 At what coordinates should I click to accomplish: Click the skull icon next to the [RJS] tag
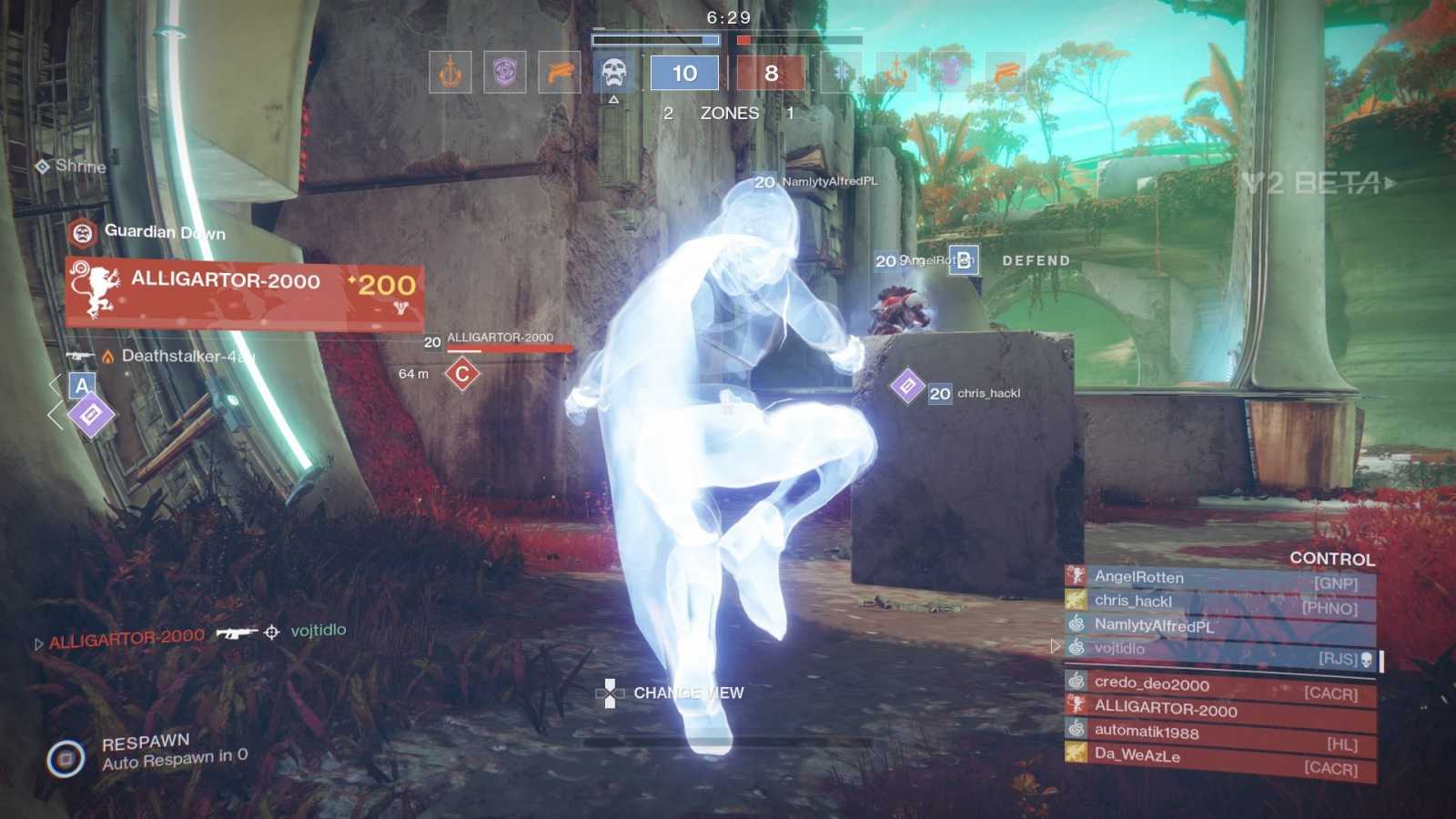click(1369, 660)
